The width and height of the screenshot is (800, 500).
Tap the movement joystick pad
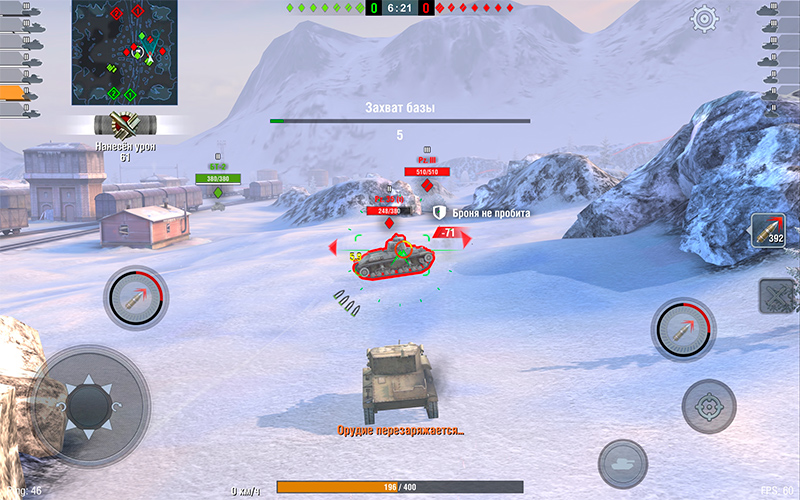[88, 405]
